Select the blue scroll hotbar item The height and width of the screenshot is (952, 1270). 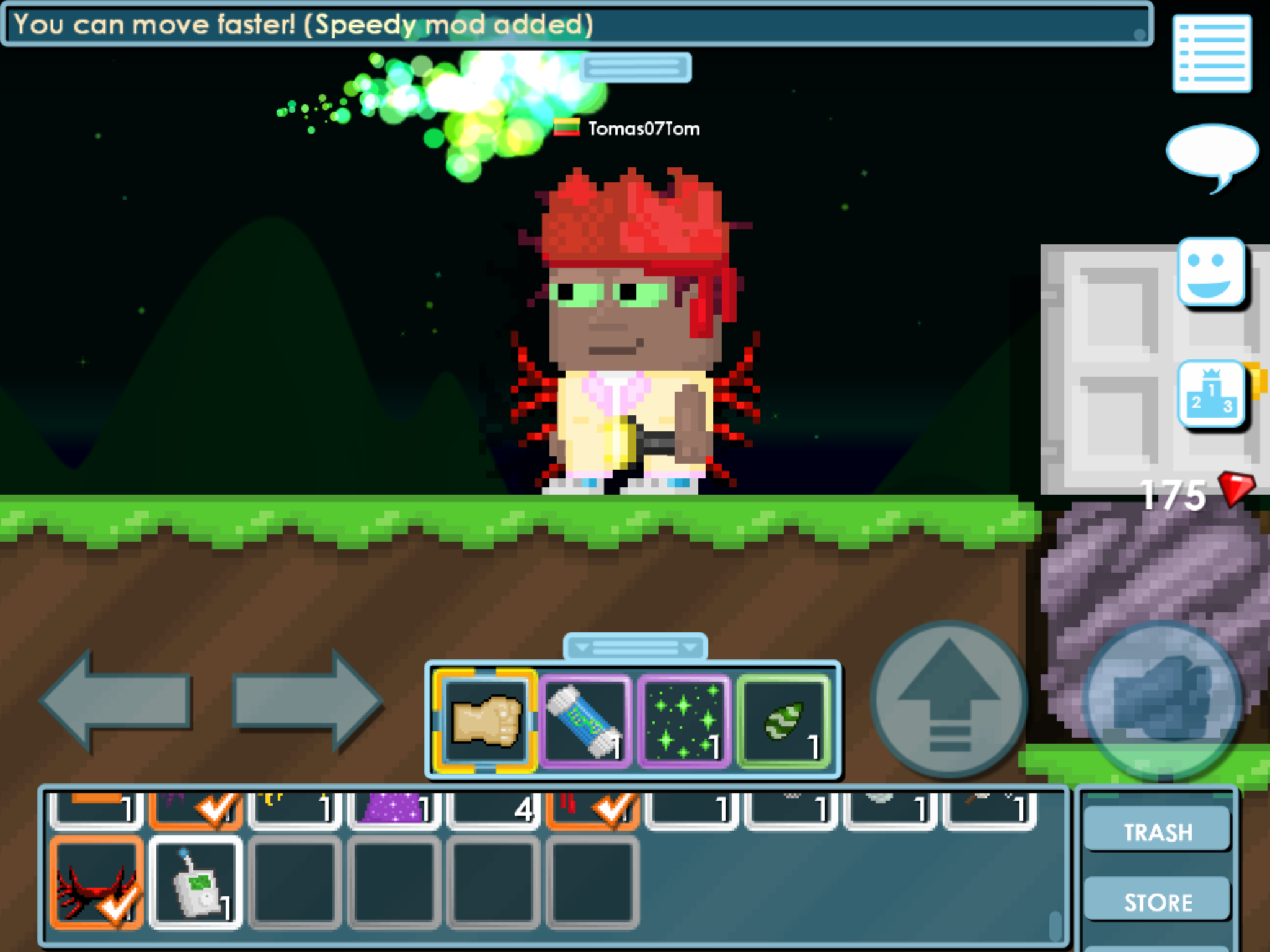pos(585,721)
